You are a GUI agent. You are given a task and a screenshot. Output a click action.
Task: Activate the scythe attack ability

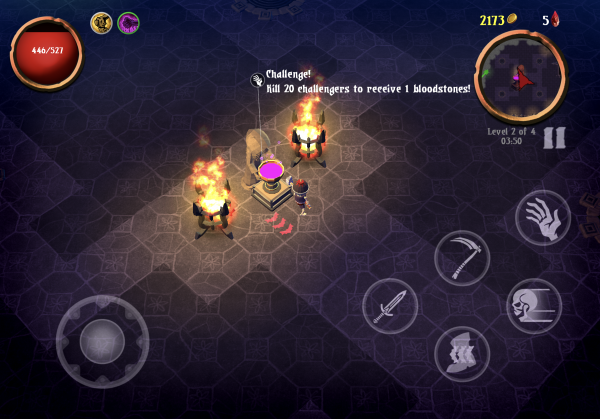(x=462, y=258)
